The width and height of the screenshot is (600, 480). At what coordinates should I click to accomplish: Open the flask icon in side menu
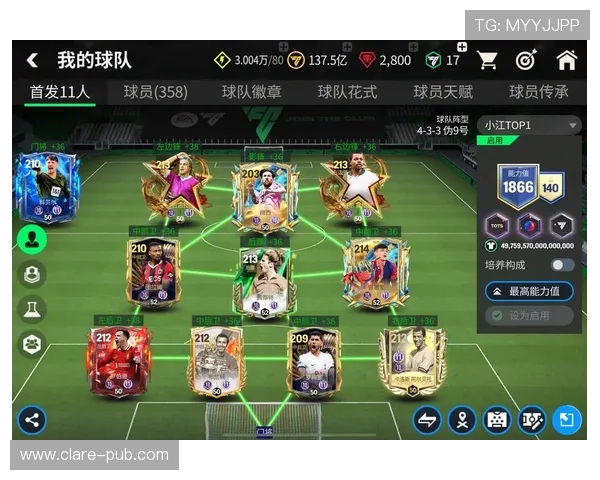(32, 308)
